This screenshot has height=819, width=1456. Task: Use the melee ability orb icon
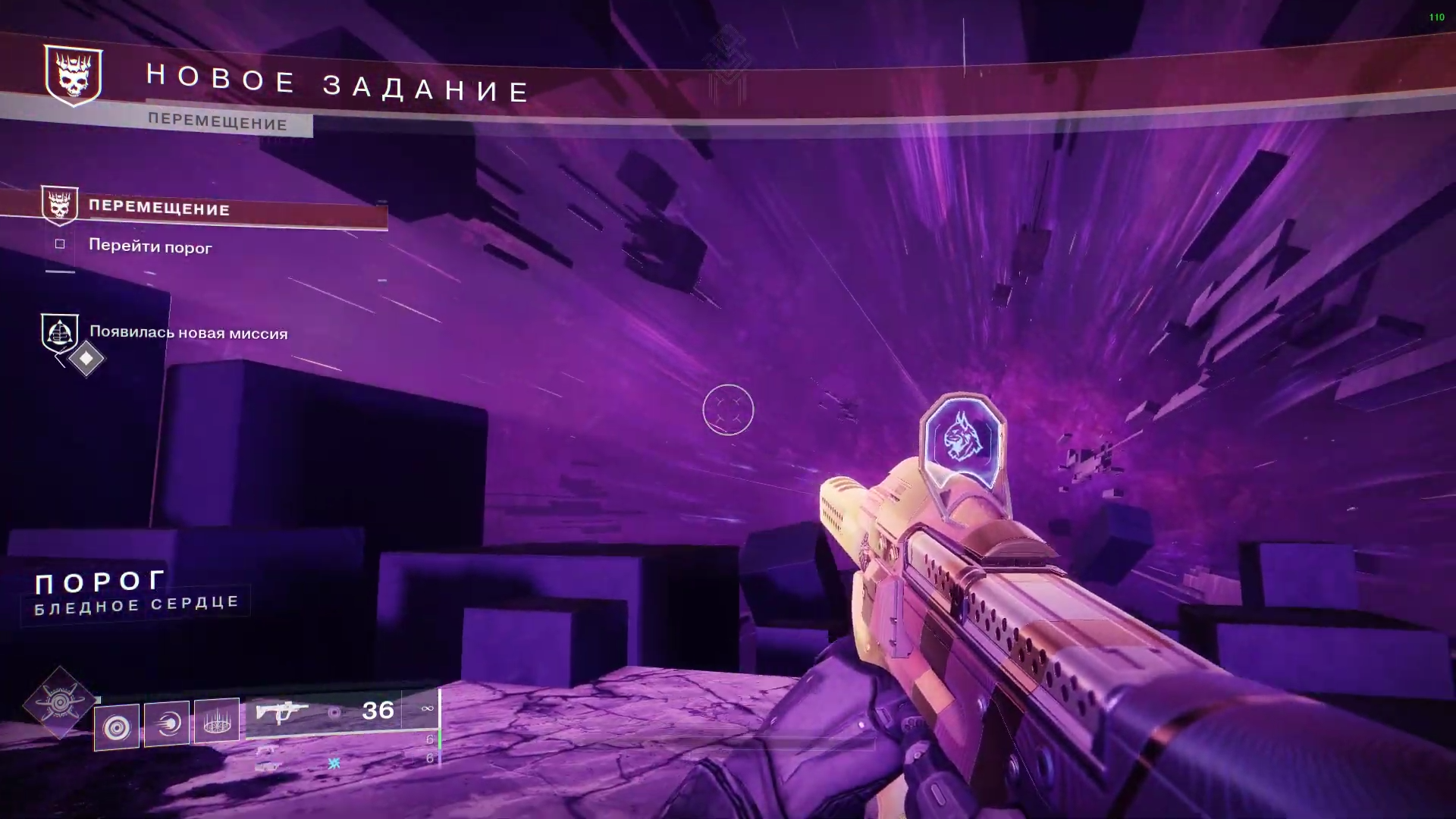tap(167, 723)
